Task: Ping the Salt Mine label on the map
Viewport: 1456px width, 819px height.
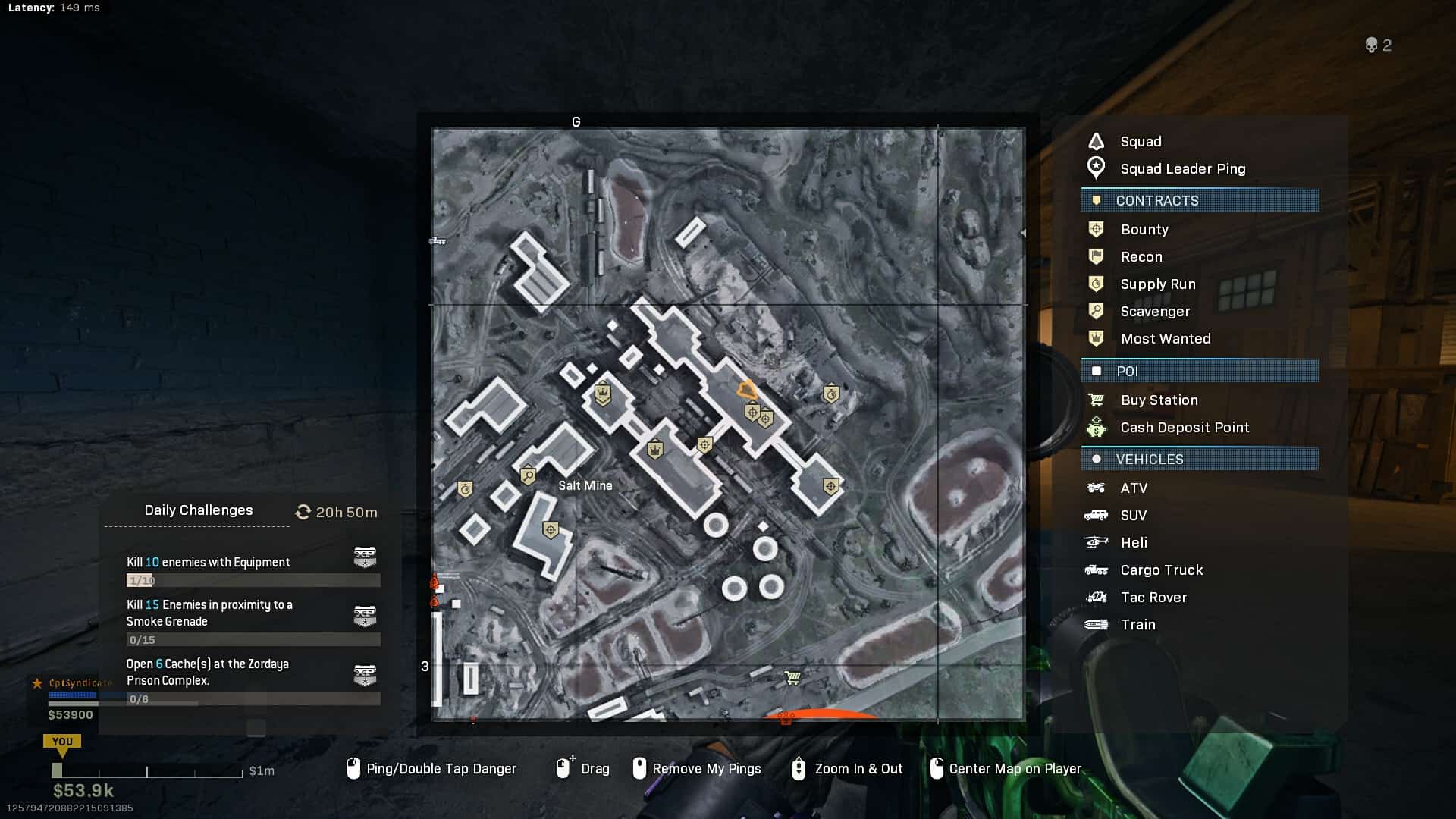Action: [x=585, y=485]
